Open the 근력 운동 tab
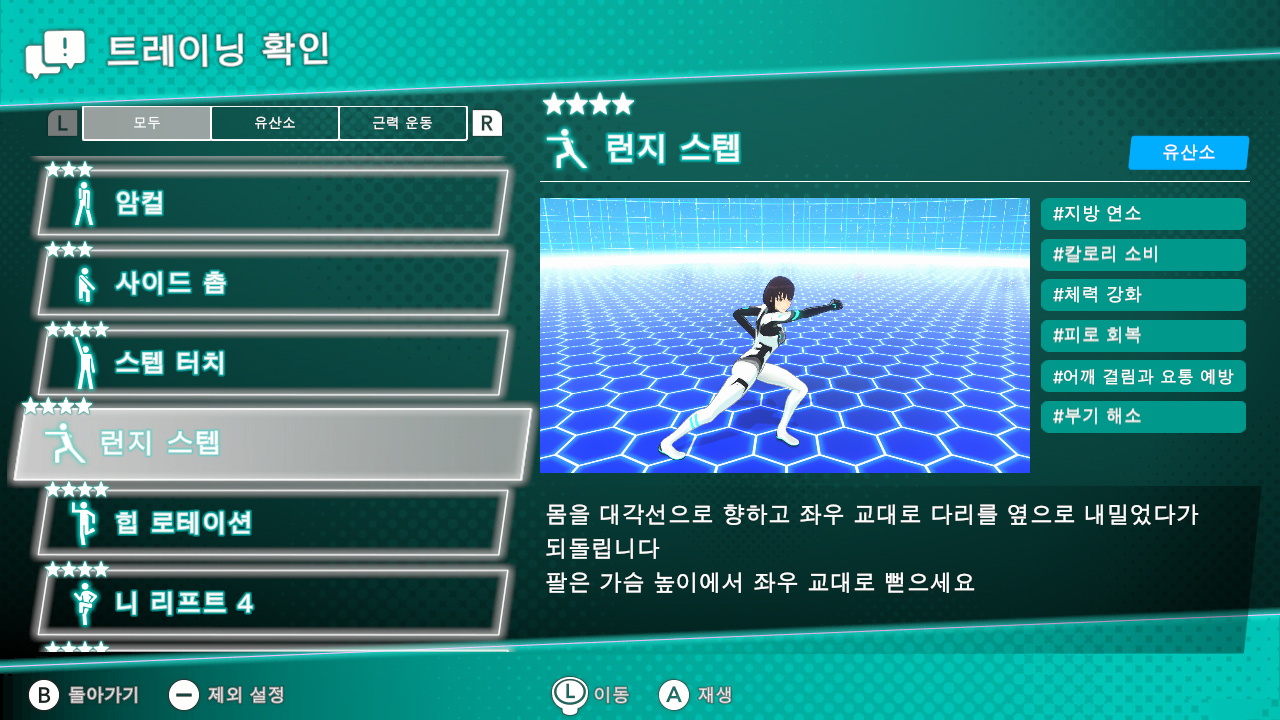Viewport: 1280px width, 720px height. pyautogui.click(x=403, y=122)
